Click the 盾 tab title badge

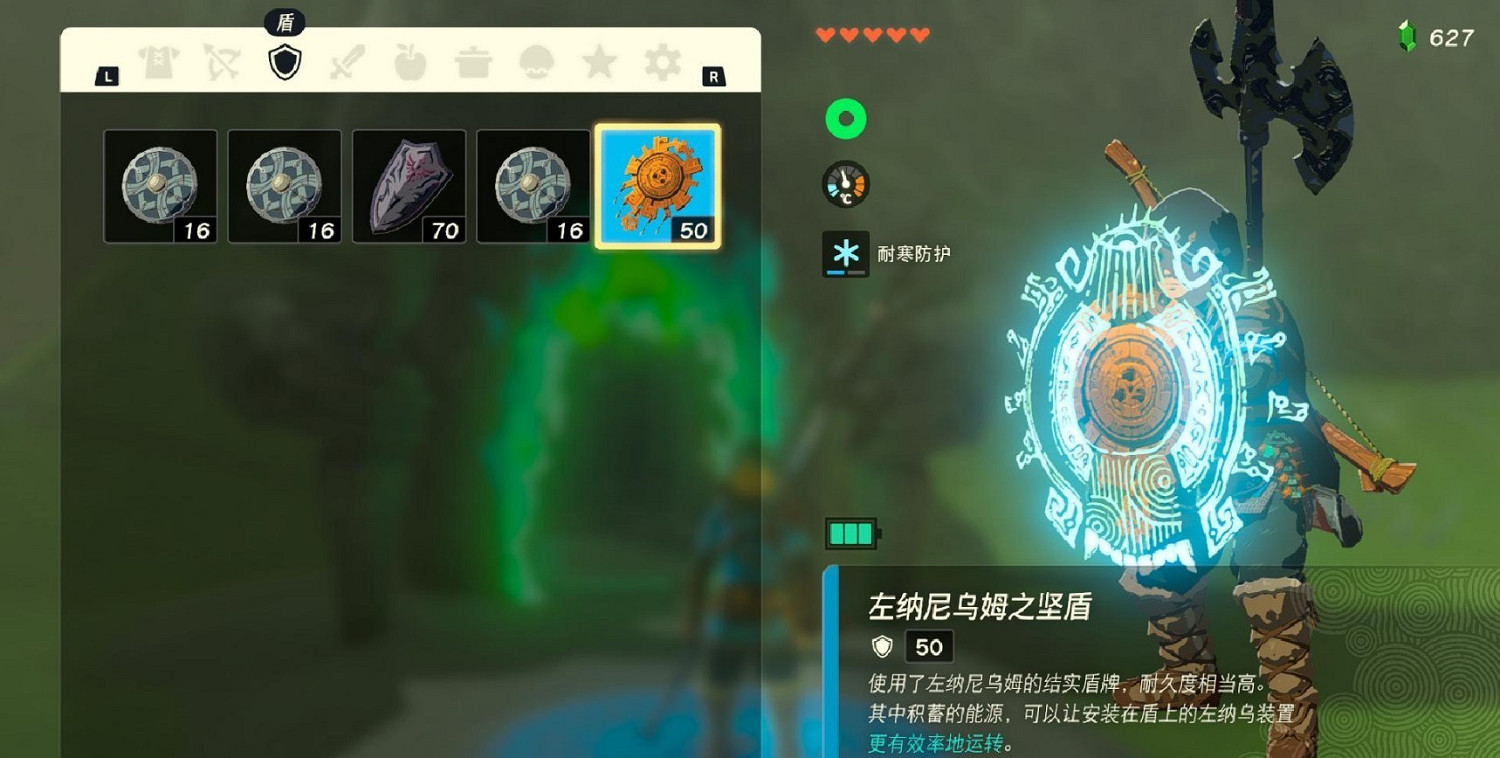[285, 20]
